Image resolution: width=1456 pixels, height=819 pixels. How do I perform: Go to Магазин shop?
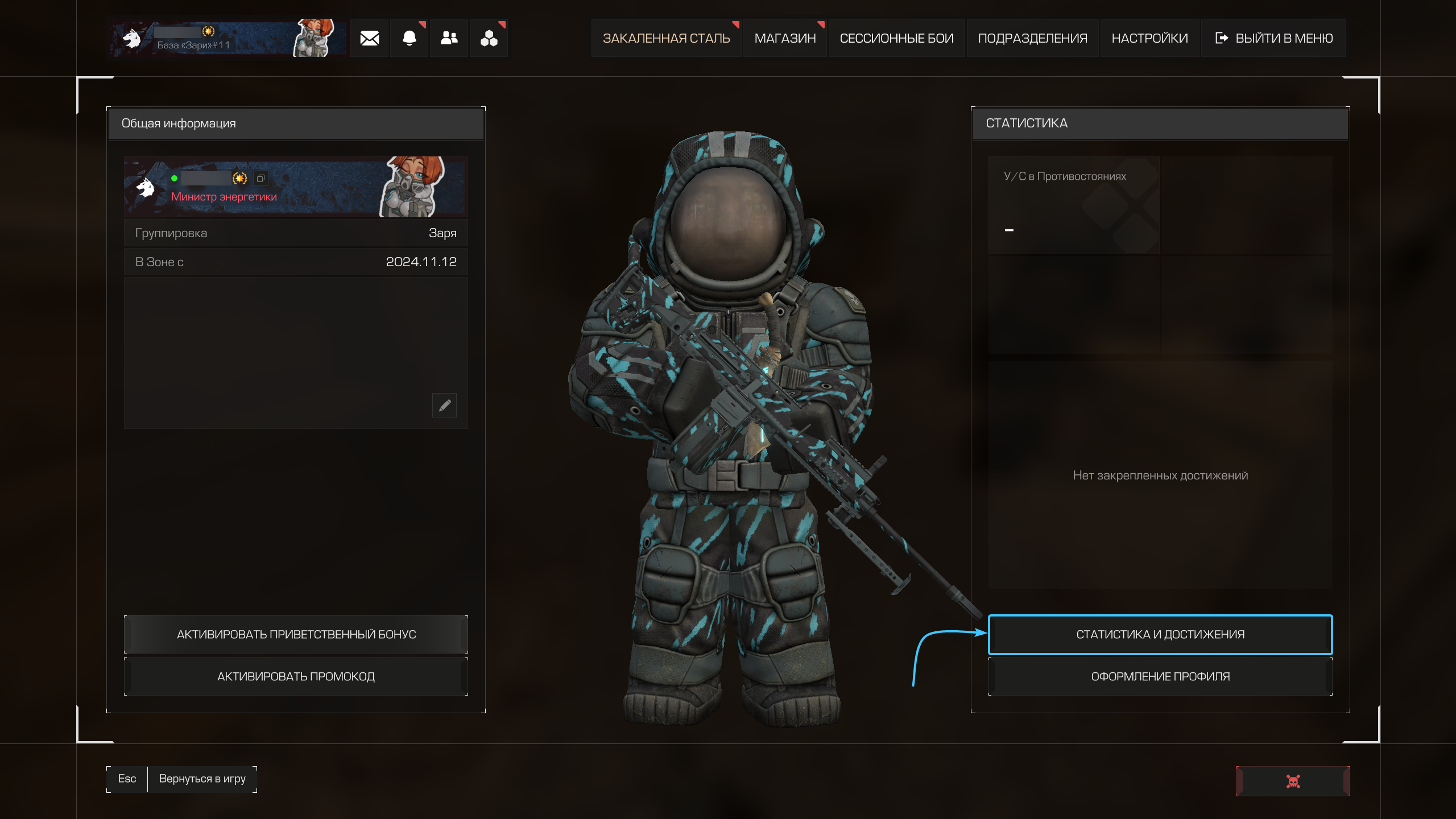click(x=785, y=38)
